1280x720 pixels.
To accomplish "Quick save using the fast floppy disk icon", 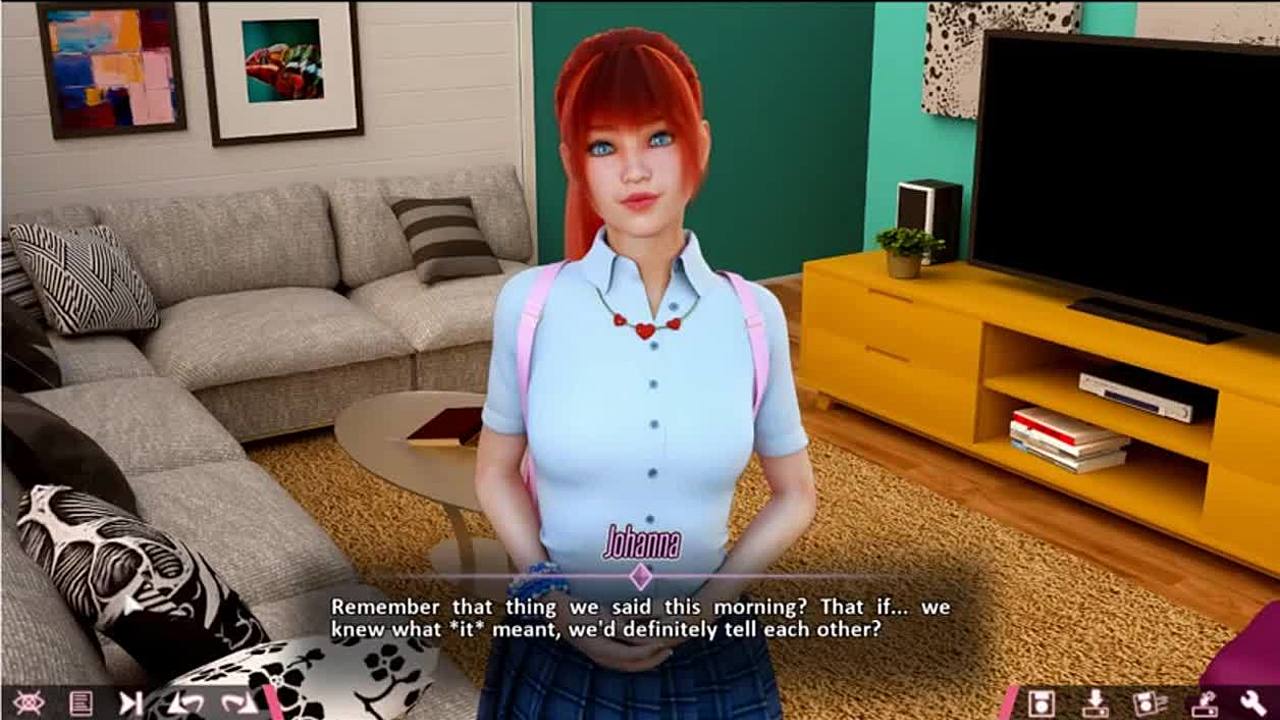I will tap(1148, 703).
